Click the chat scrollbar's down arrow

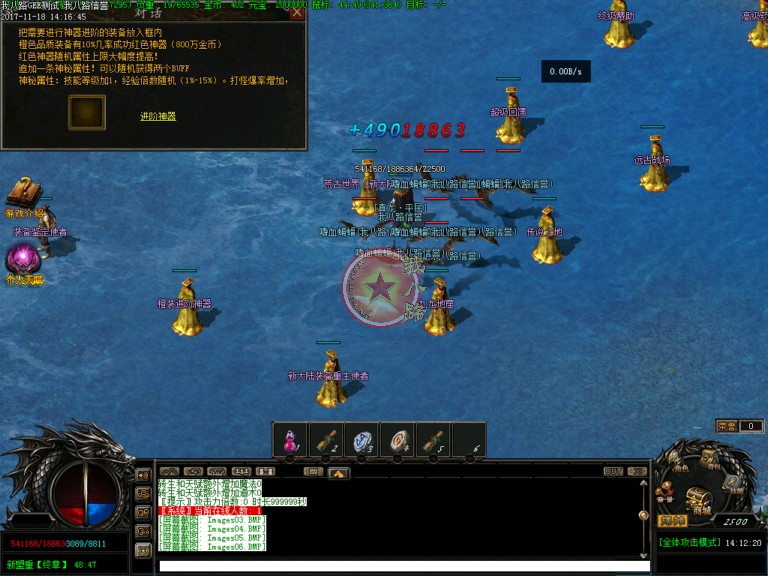click(642, 551)
